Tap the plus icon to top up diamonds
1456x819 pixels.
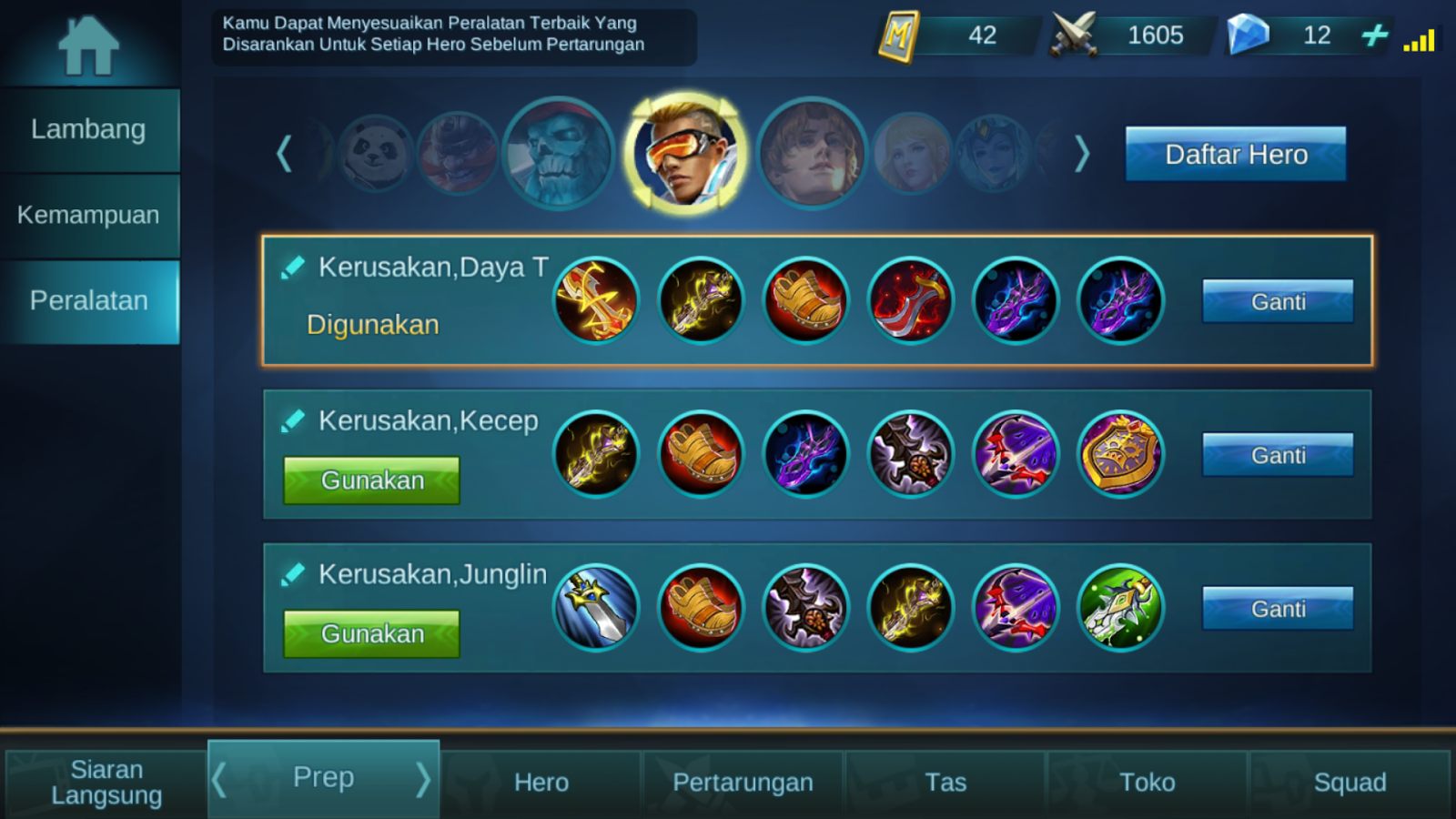1376,36
